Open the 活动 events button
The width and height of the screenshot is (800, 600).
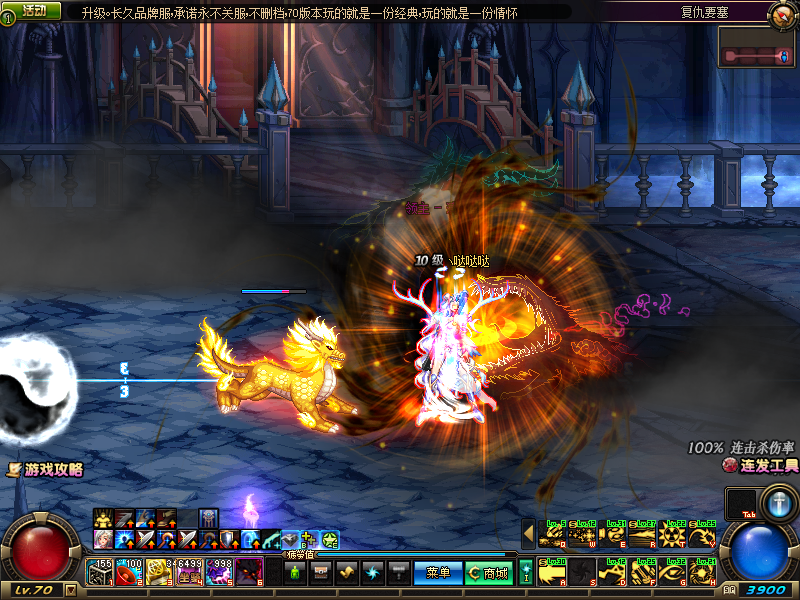click(31, 10)
